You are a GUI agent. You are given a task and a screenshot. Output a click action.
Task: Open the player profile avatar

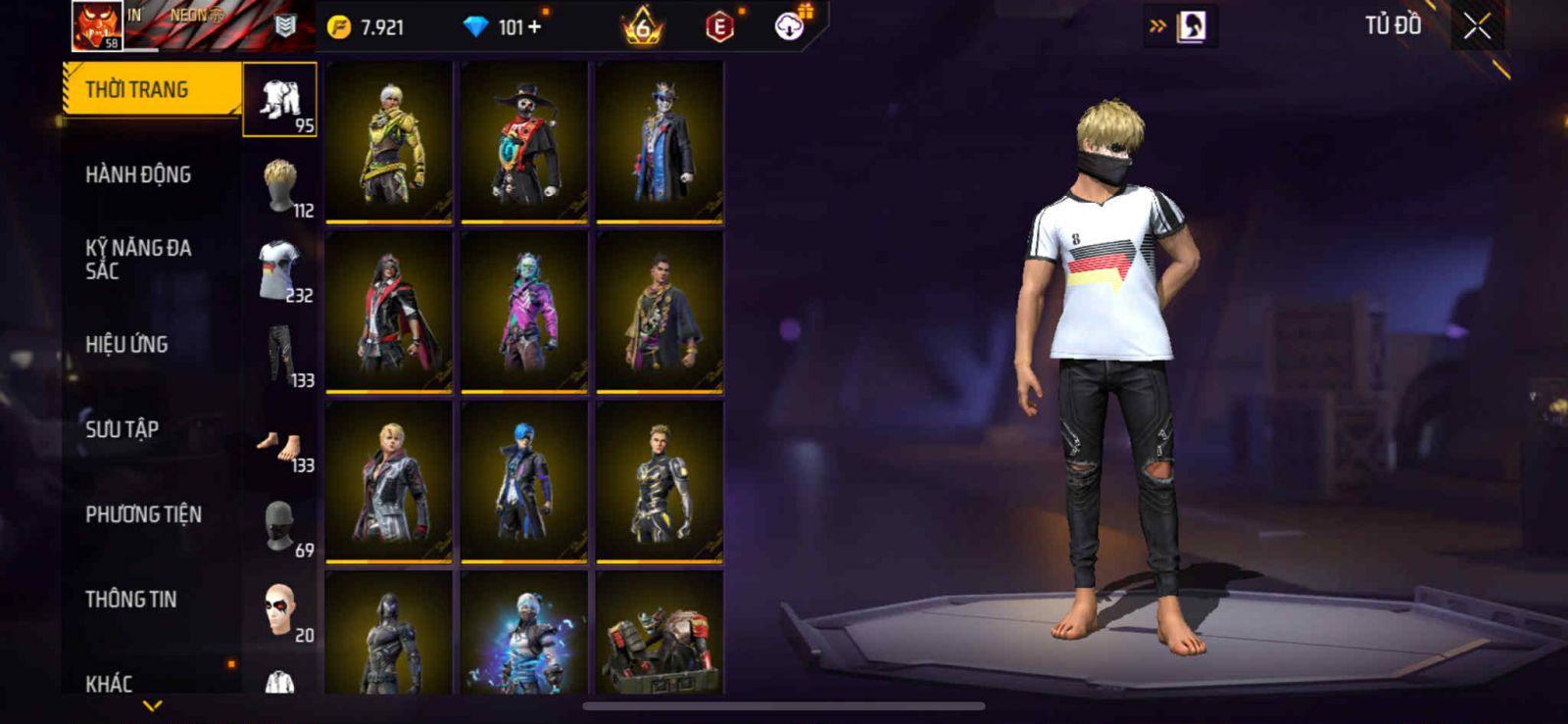click(97, 26)
